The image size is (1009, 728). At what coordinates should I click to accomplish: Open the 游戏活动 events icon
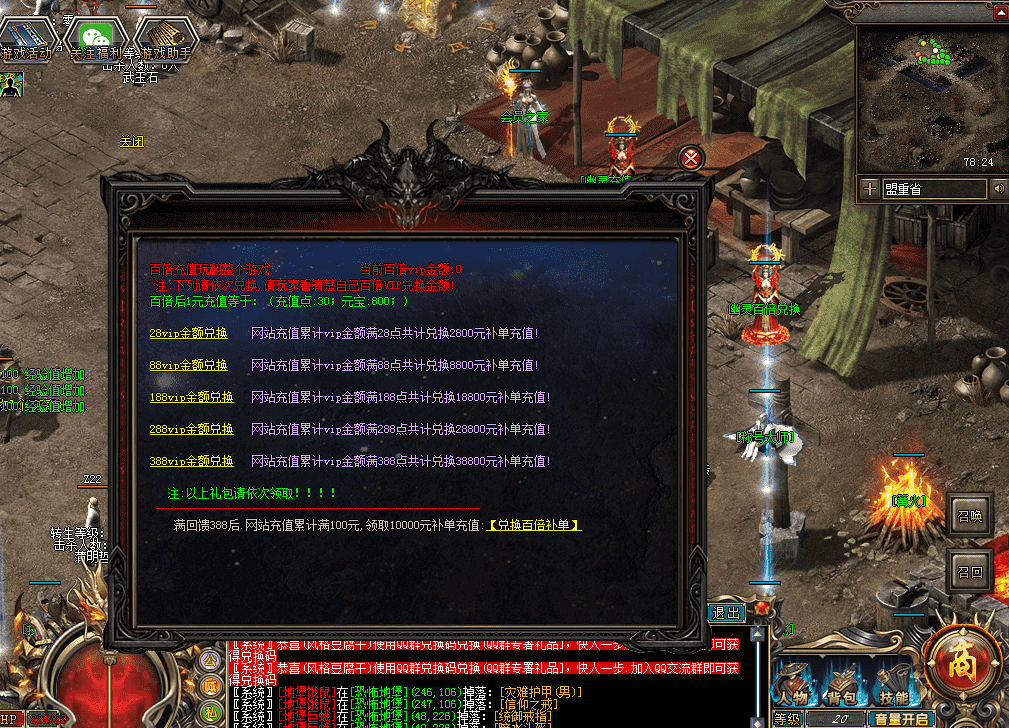[x=25, y=40]
